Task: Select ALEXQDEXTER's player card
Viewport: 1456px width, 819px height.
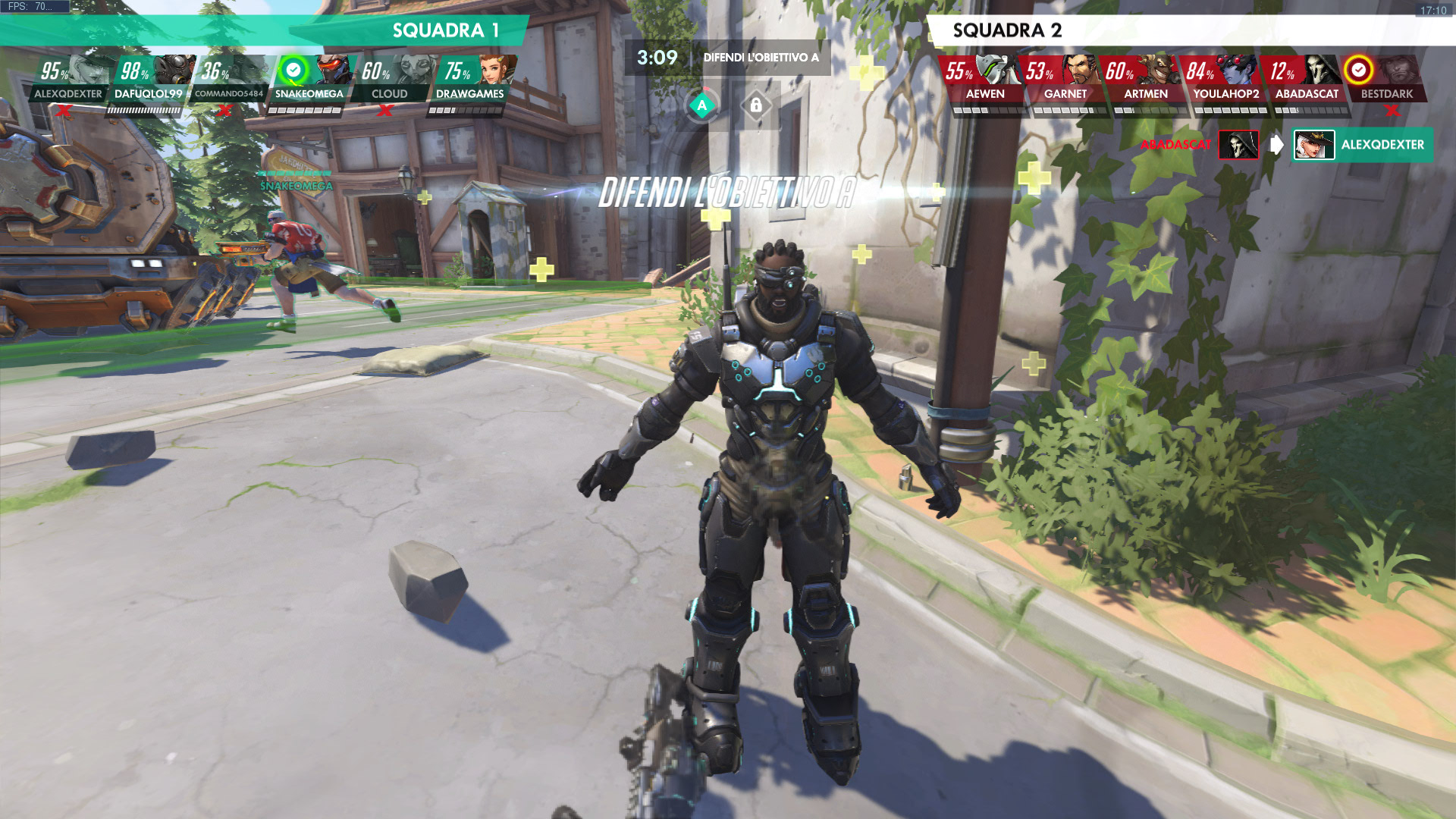Action: pyautogui.click(x=68, y=79)
